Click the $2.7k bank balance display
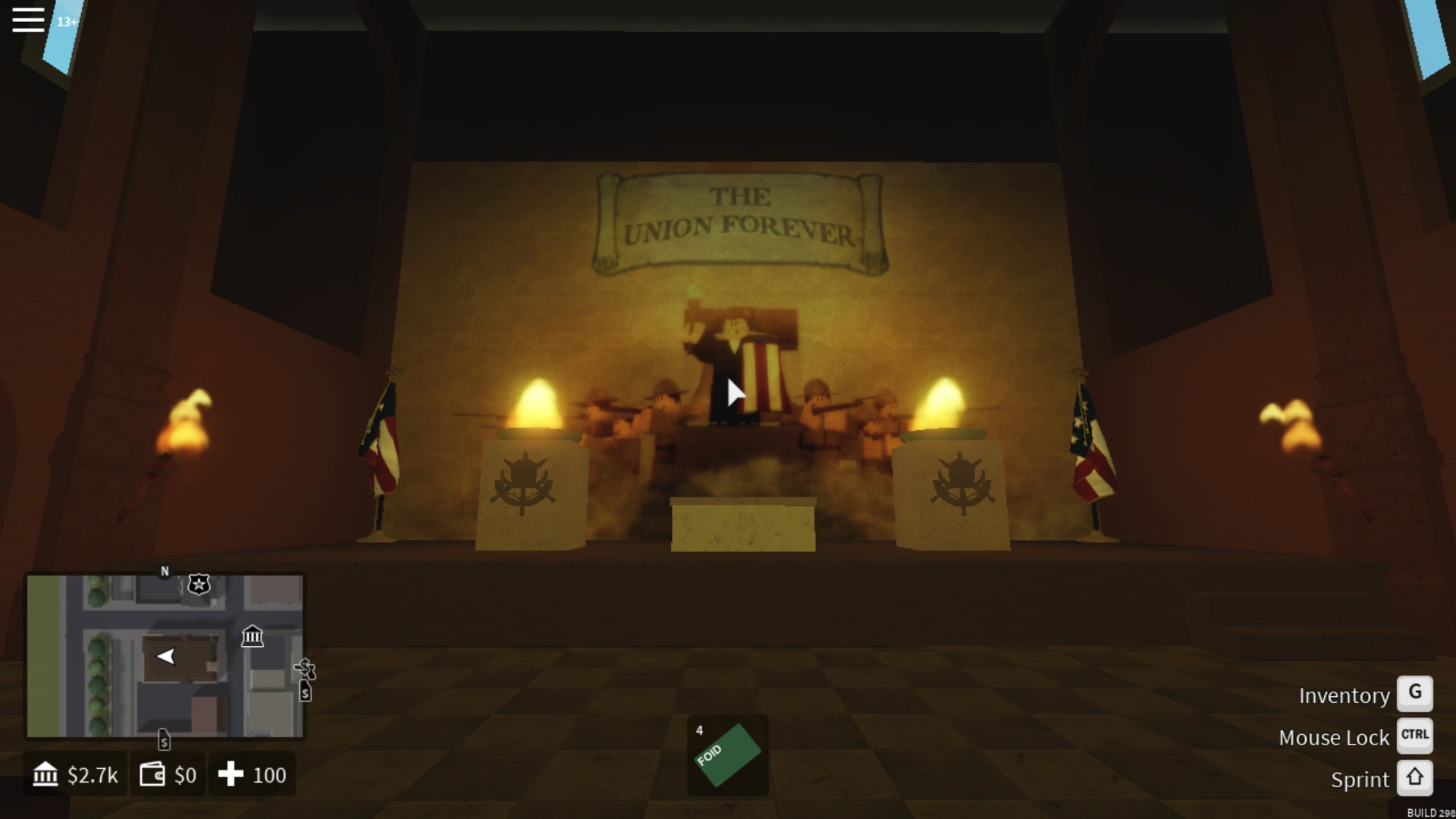 tap(93, 774)
